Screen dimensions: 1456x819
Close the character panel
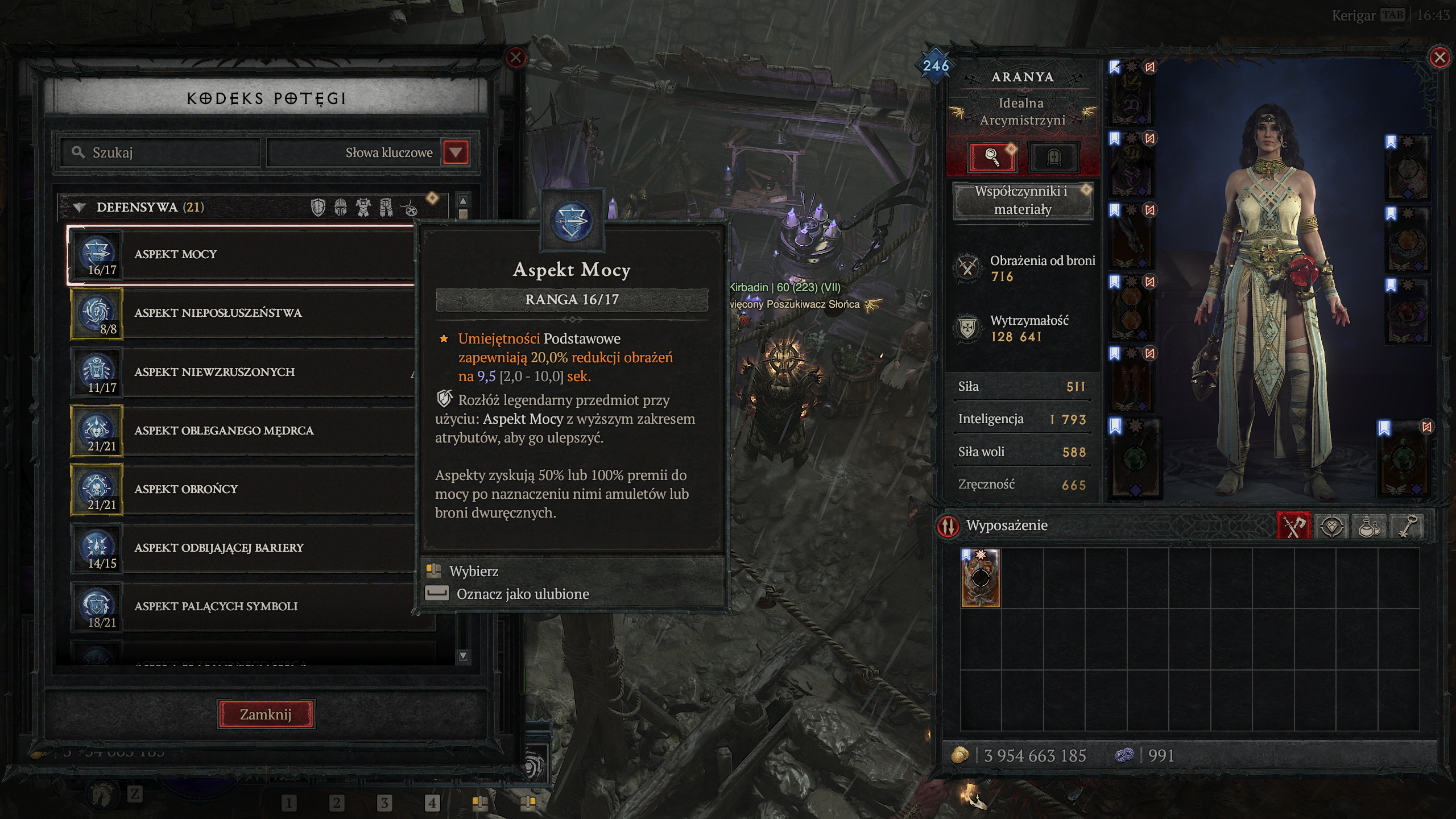1440,58
